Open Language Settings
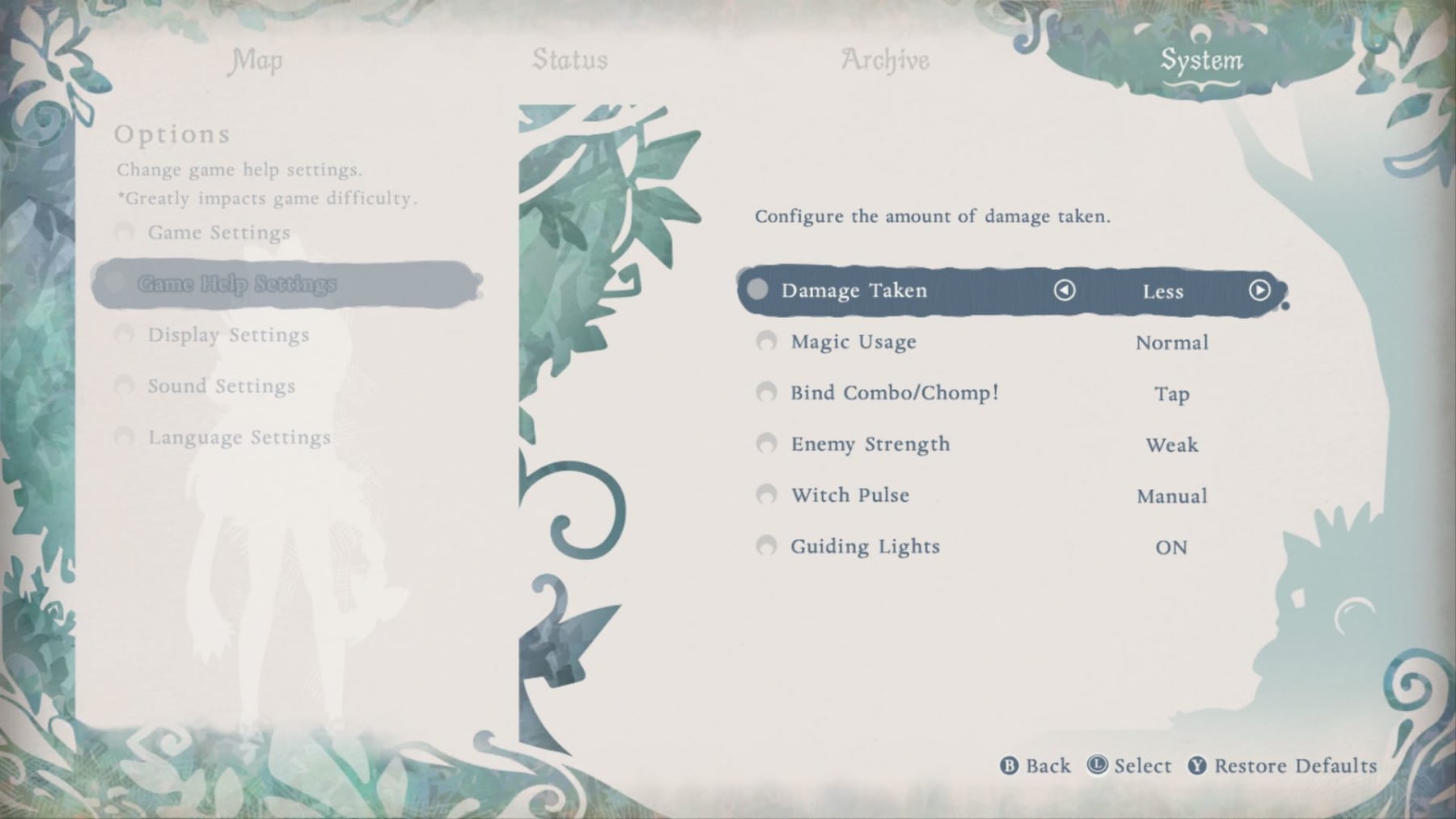The height and width of the screenshot is (819, 1456). 239,437
